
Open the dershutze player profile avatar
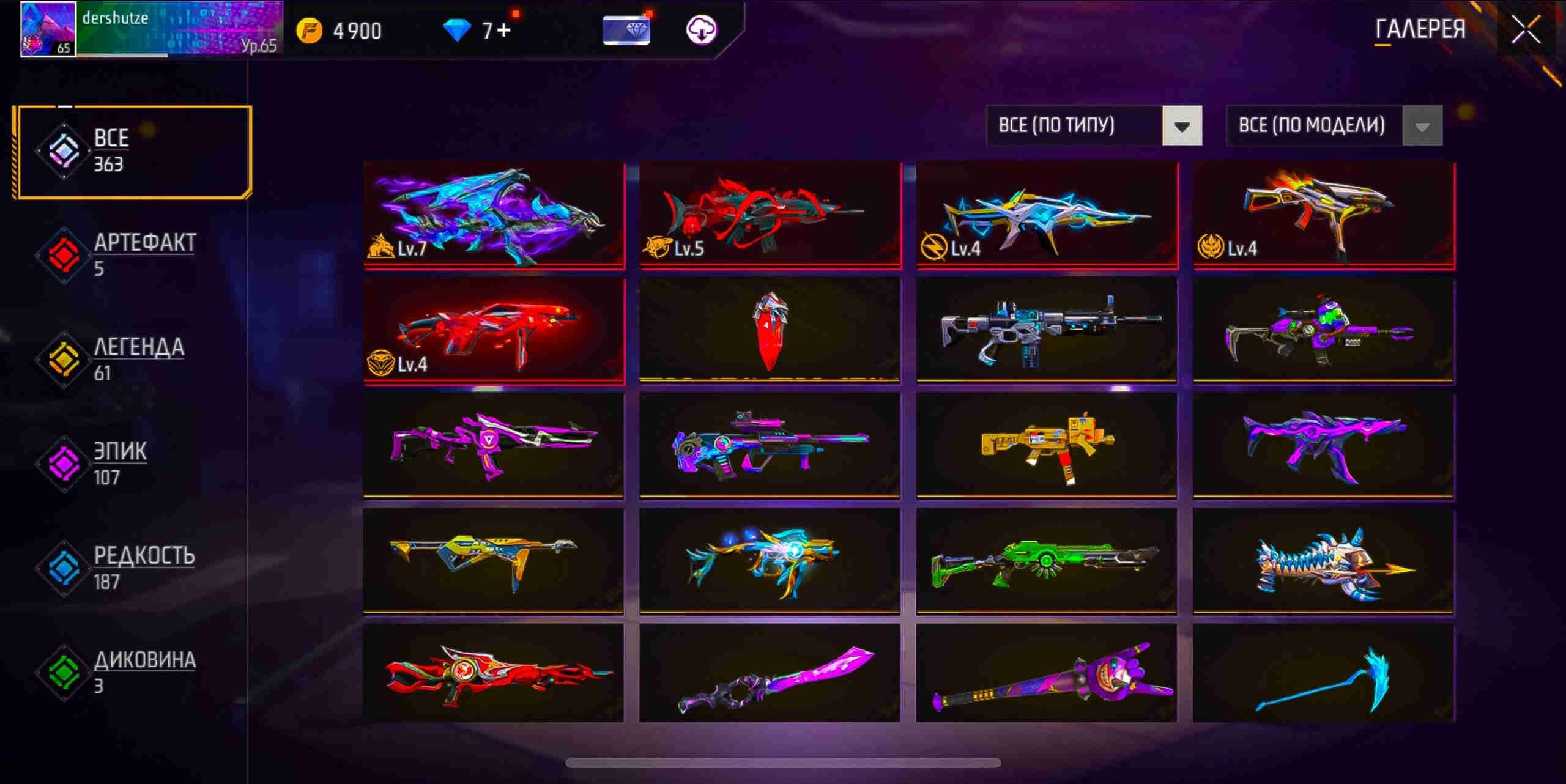(x=48, y=29)
